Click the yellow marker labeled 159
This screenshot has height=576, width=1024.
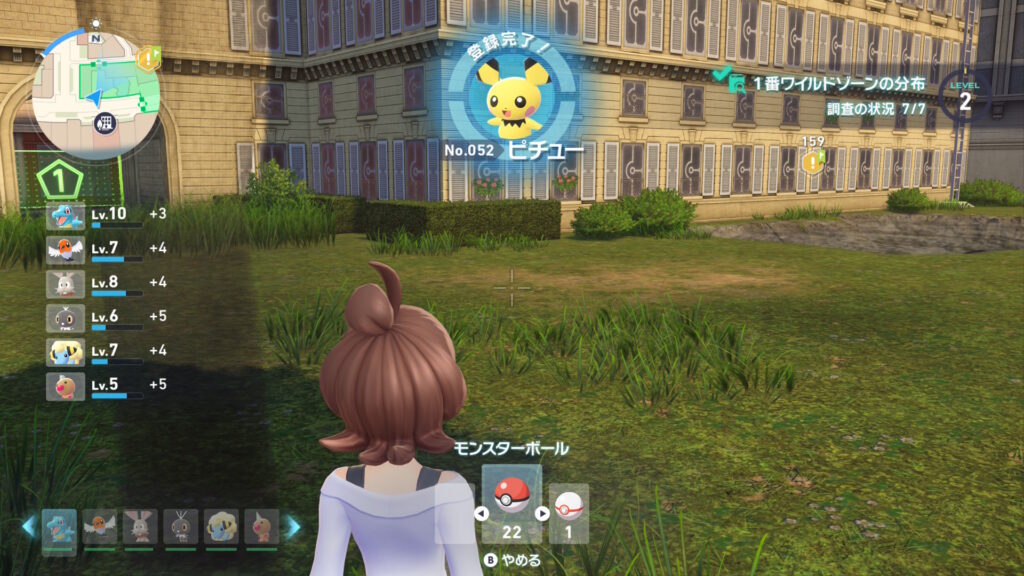click(x=811, y=158)
